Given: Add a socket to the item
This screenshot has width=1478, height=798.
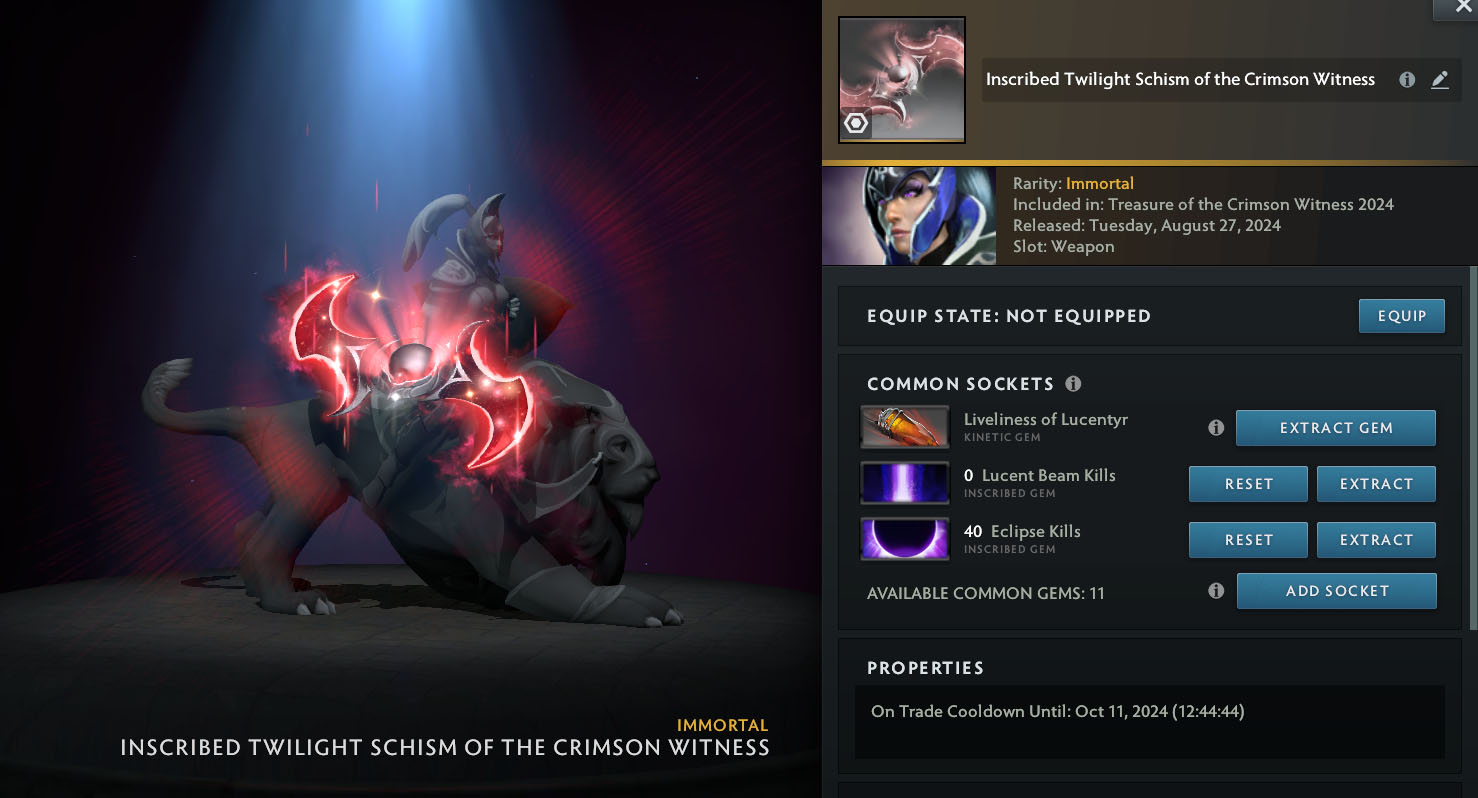Looking at the screenshot, I should [x=1336, y=591].
